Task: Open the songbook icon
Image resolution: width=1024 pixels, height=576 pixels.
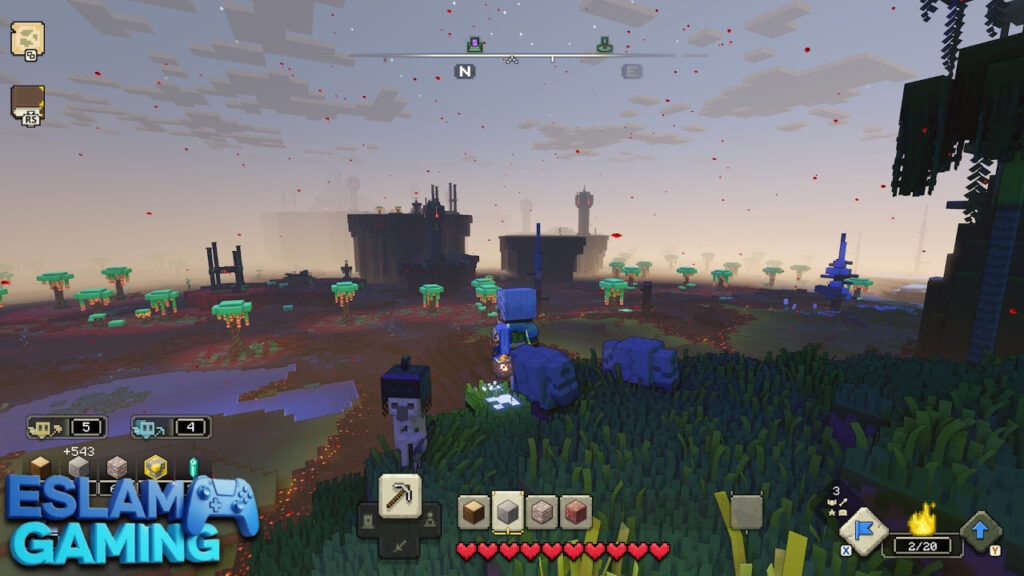Action: tap(27, 102)
